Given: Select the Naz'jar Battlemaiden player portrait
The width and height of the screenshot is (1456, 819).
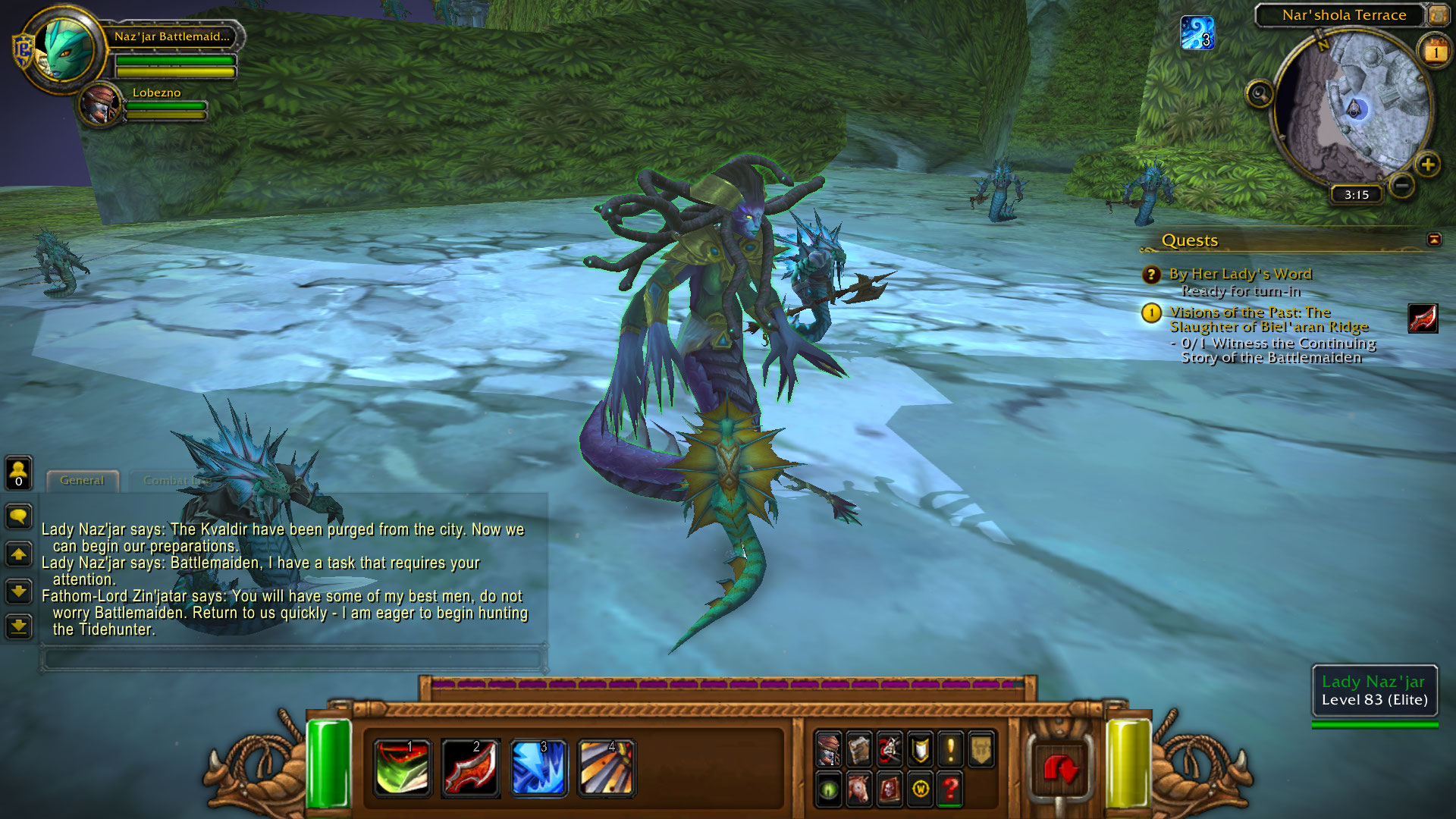Looking at the screenshot, I should point(65,50).
